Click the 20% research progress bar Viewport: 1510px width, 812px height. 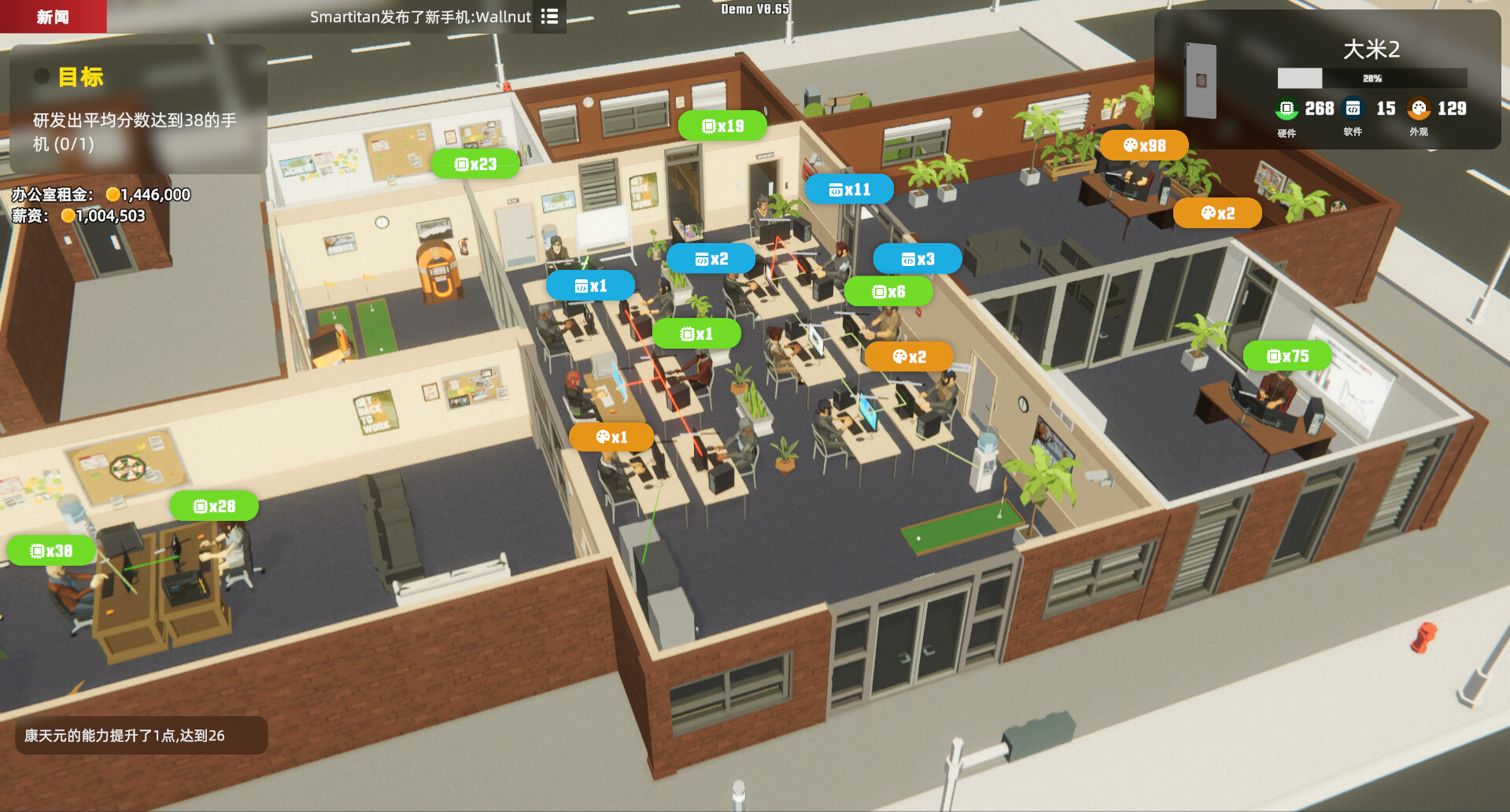click(1373, 78)
